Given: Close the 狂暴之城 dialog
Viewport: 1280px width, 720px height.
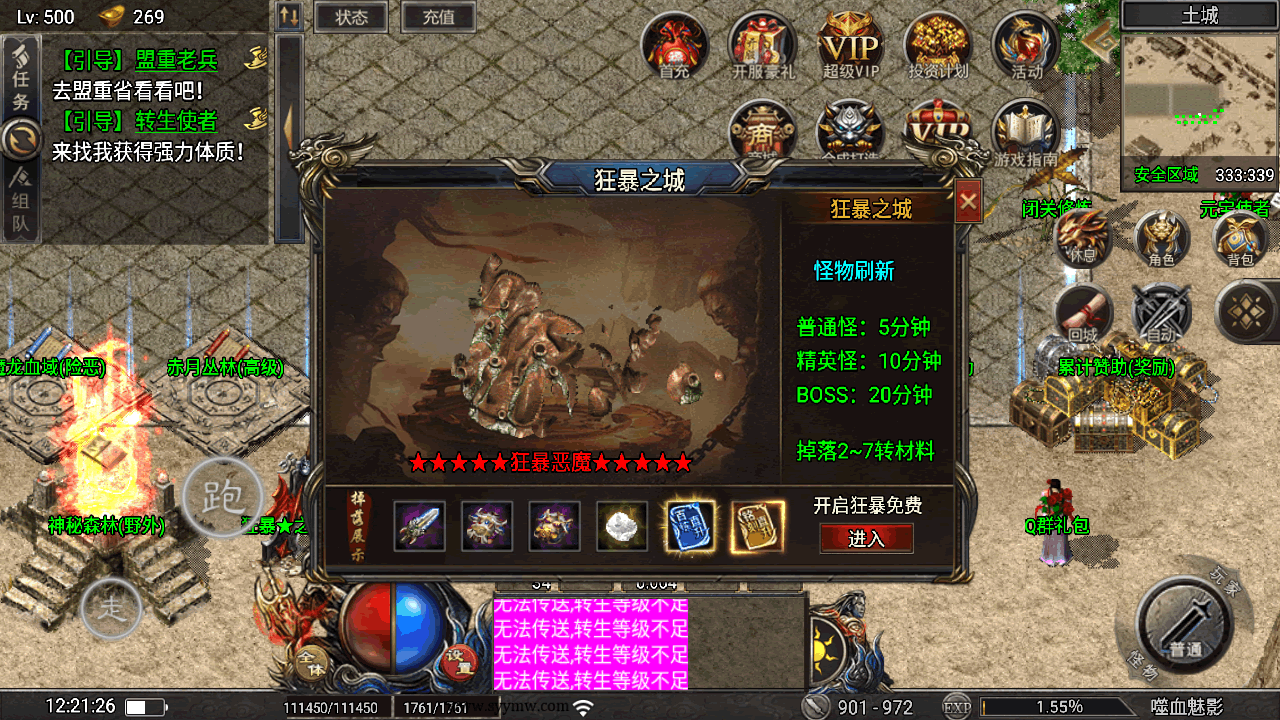Looking at the screenshot, I should 967,202.
